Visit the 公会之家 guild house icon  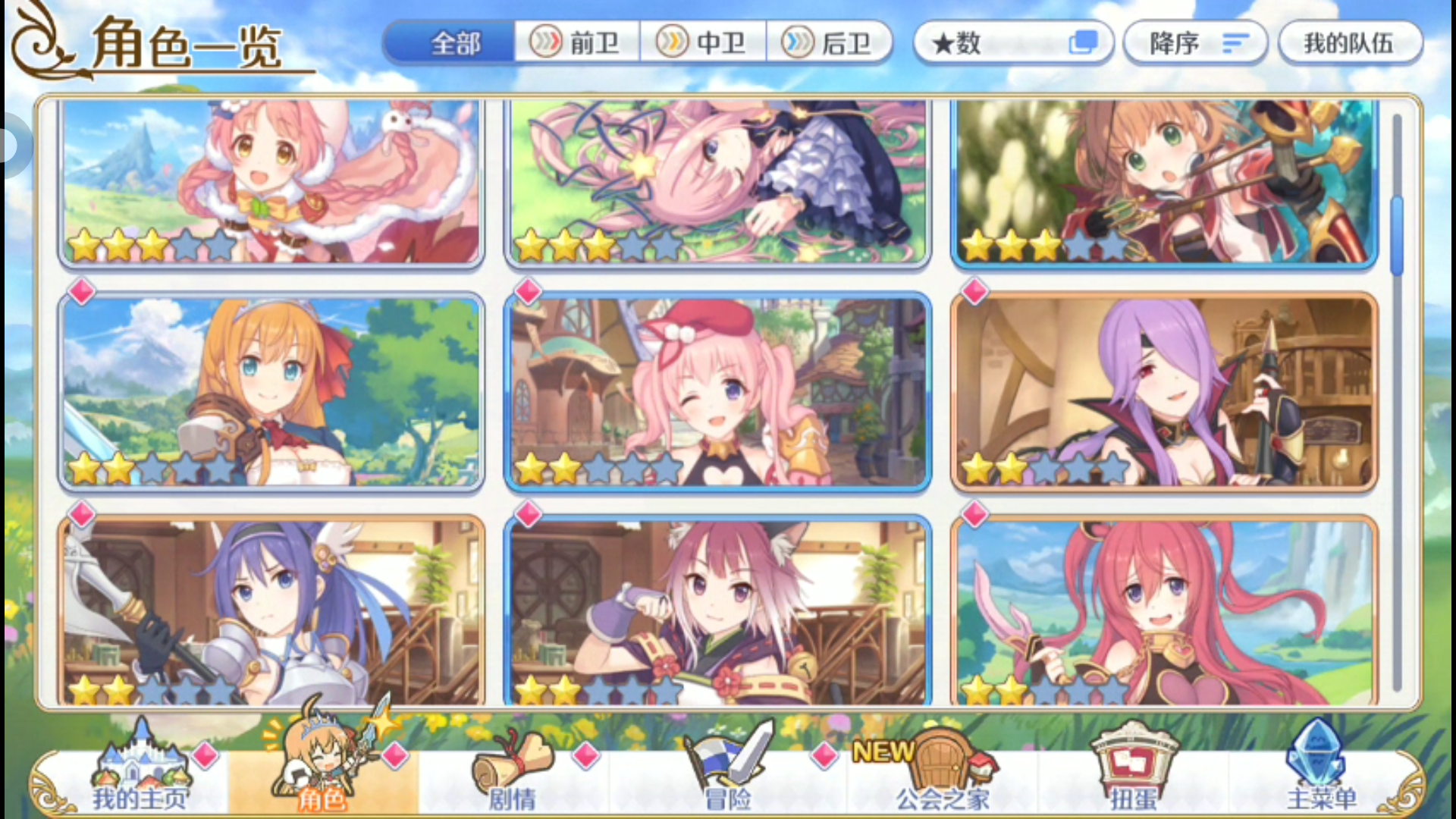(940, 766)
